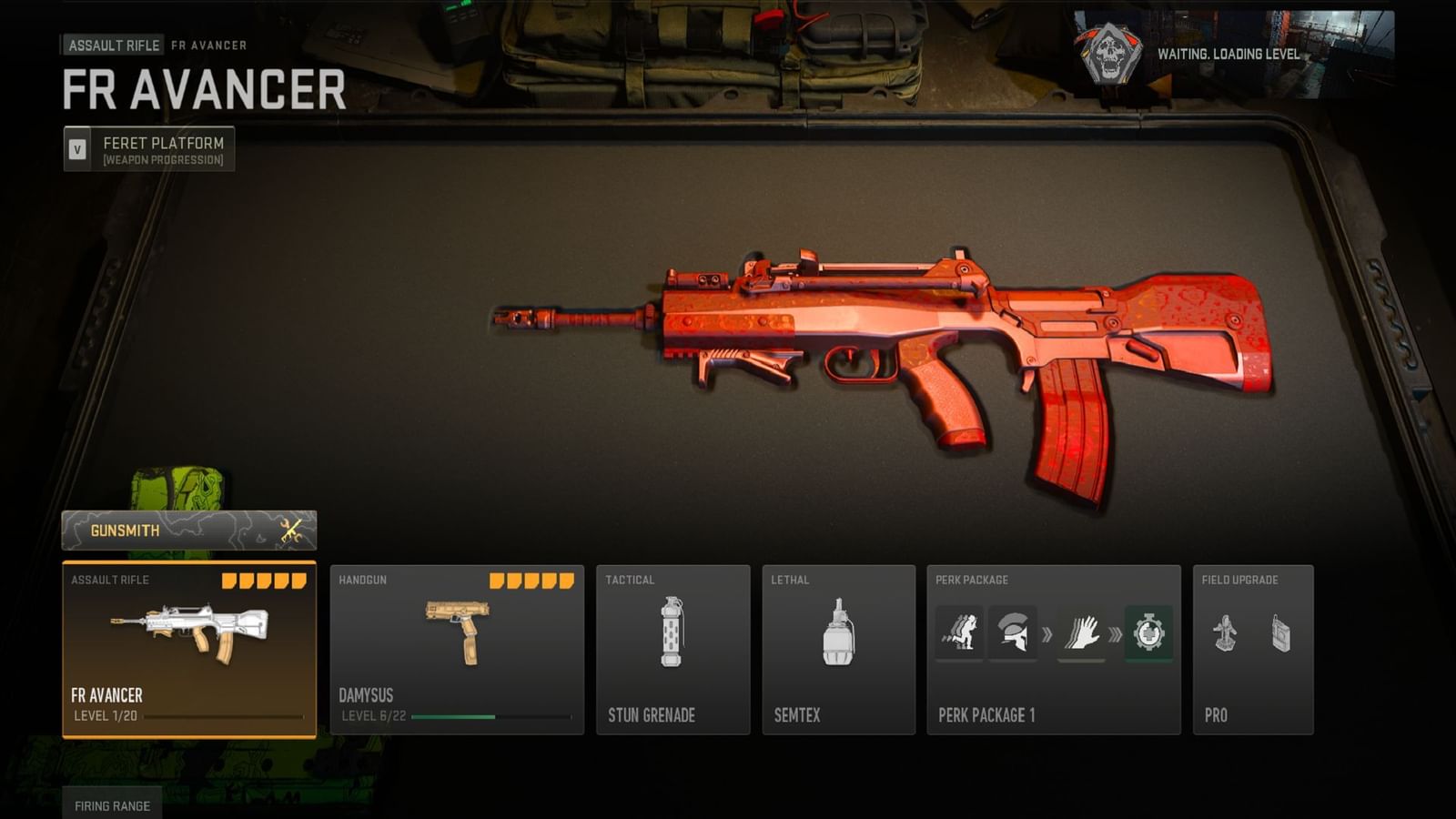Click the Damysus level progress bar
Viewport: 1456px width, 819px height.
point(491,717)
